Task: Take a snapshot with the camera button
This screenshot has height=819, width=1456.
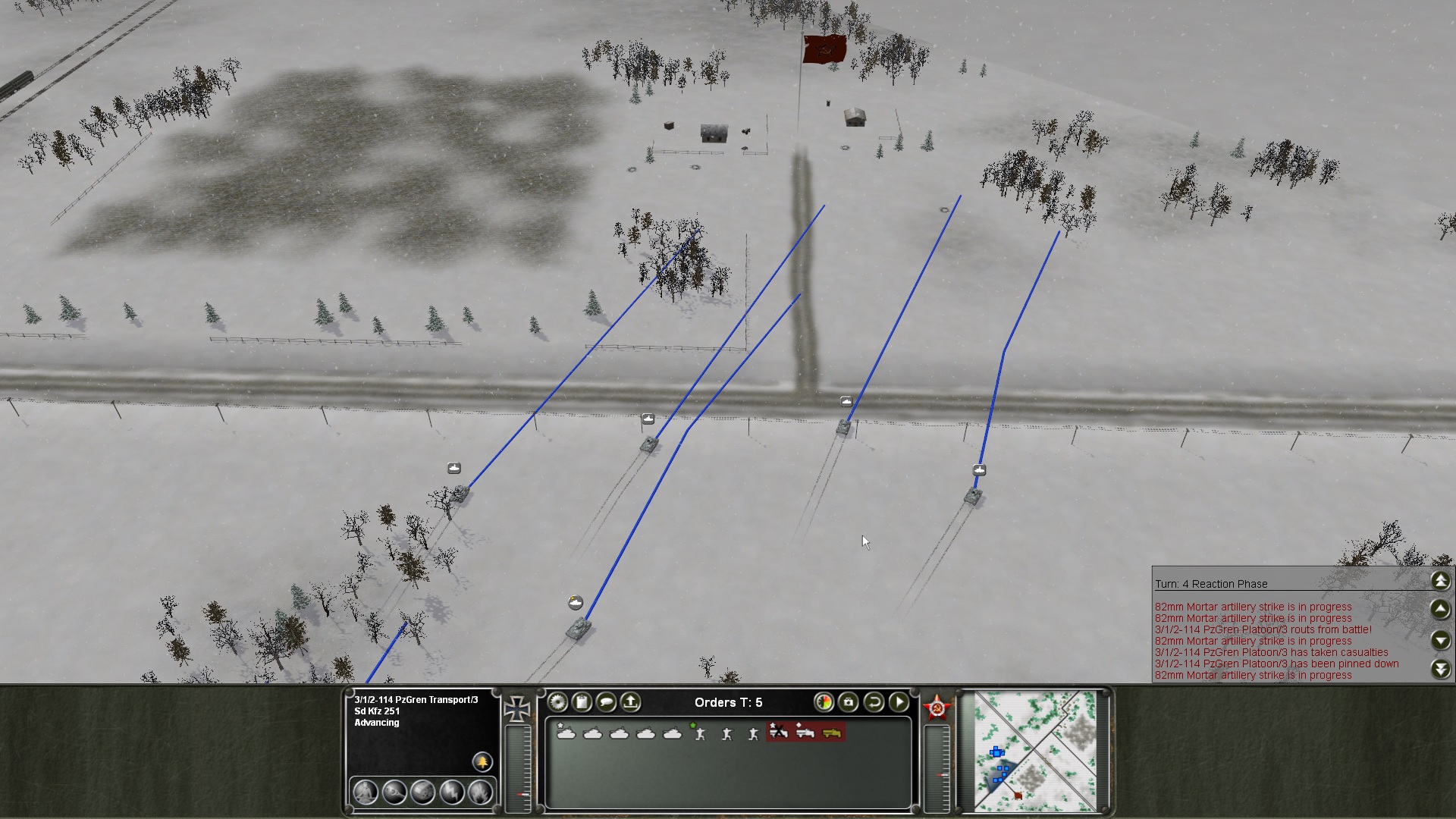Action: pyautogui.click(x=849, y=702)
